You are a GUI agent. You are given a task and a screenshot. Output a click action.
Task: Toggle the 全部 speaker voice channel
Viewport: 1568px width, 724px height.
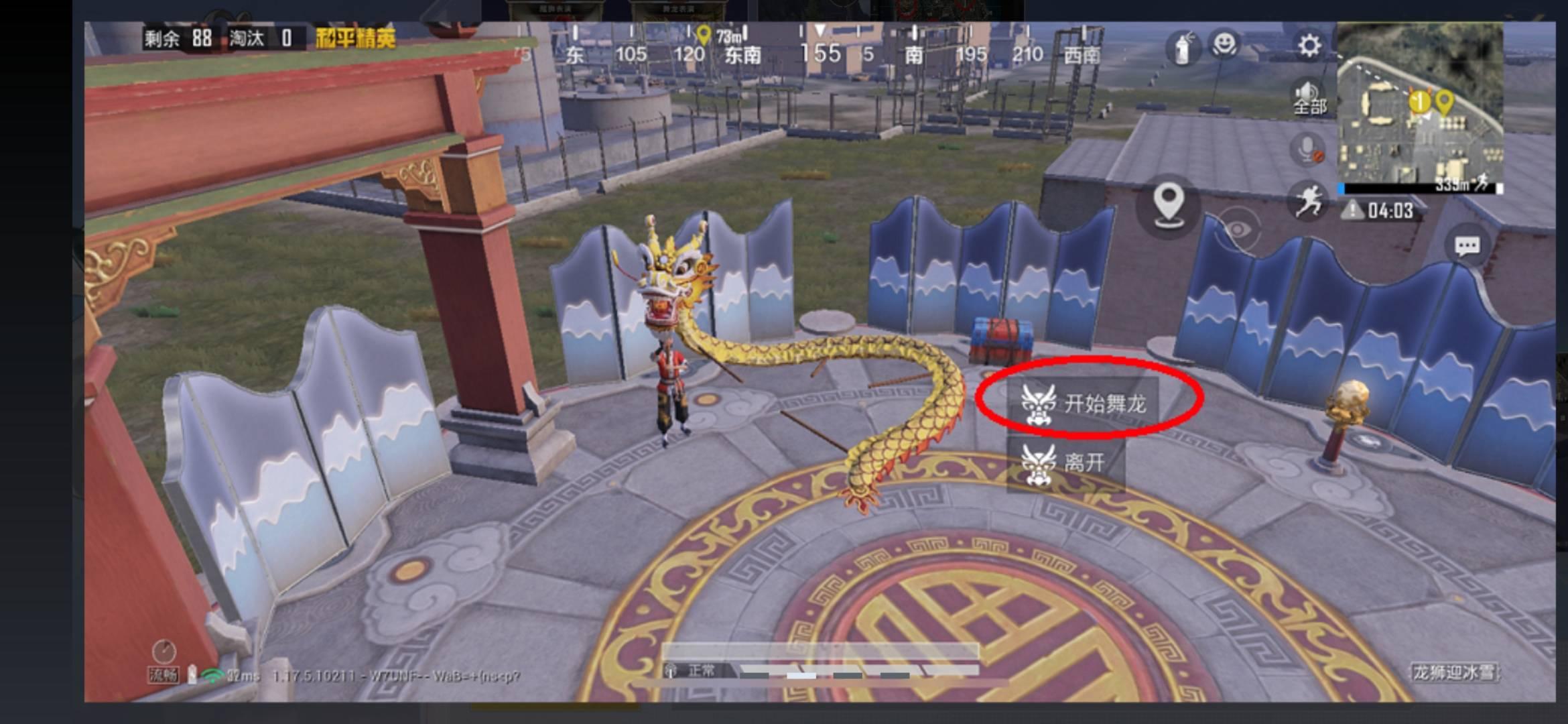1309,98
